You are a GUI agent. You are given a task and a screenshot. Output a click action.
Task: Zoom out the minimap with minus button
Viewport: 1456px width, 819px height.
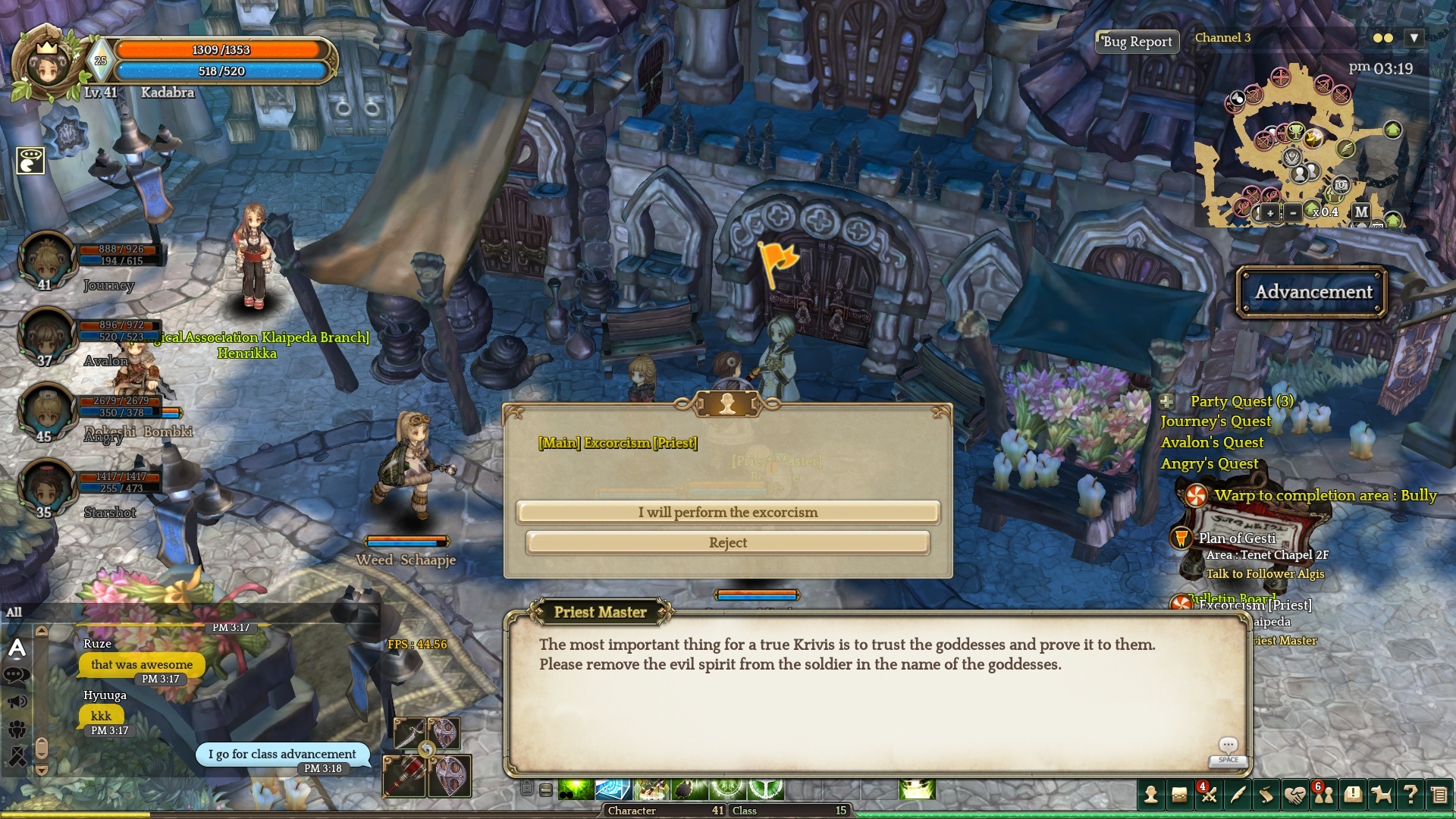1293,213
